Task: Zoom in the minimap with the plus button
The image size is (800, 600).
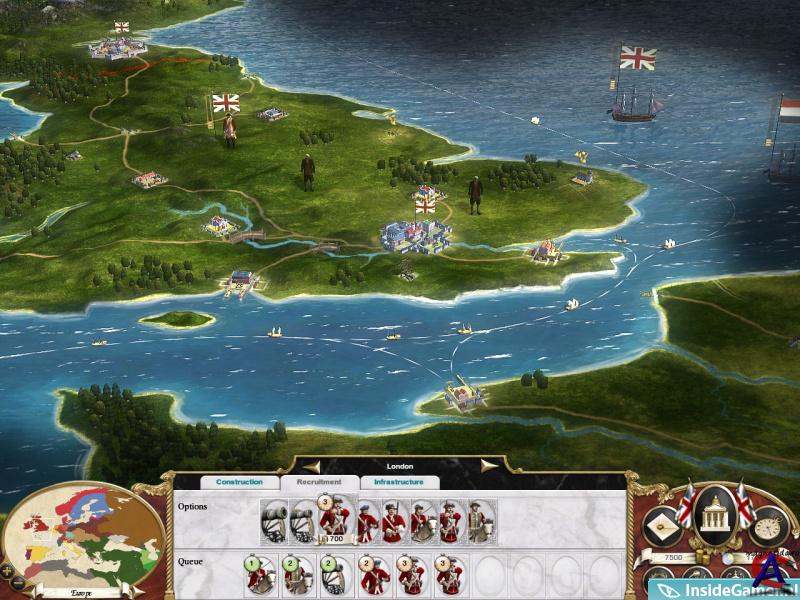Action: coord(7,570)
